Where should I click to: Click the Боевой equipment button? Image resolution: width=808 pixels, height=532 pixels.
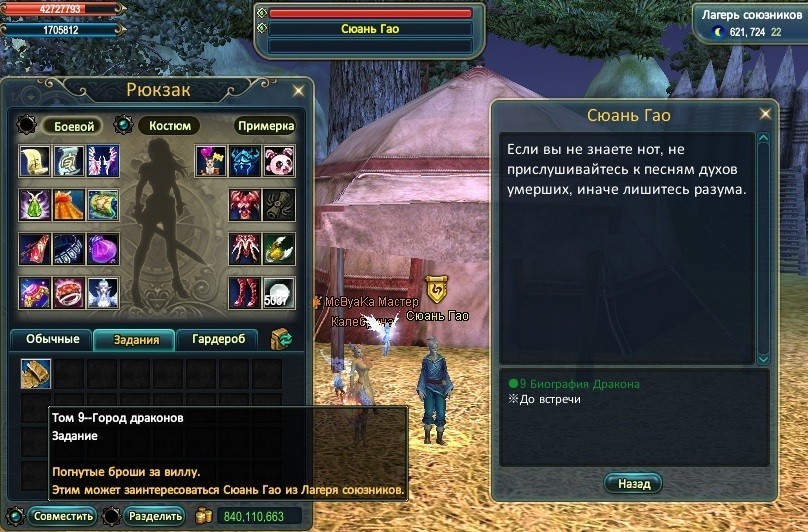[71, 127]
